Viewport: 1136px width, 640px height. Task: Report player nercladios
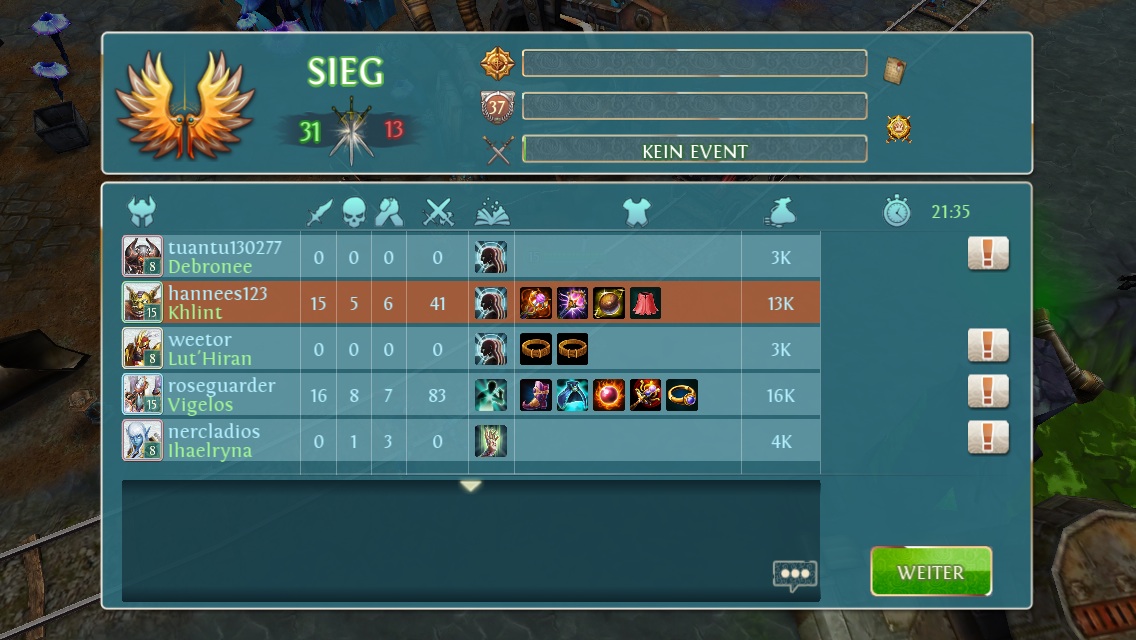(987, 438)
